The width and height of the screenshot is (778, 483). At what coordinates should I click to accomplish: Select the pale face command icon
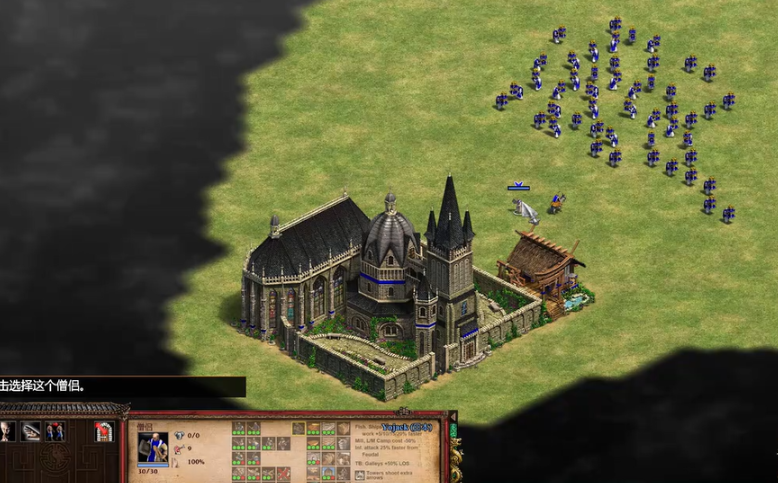click(x=8, y=431)
